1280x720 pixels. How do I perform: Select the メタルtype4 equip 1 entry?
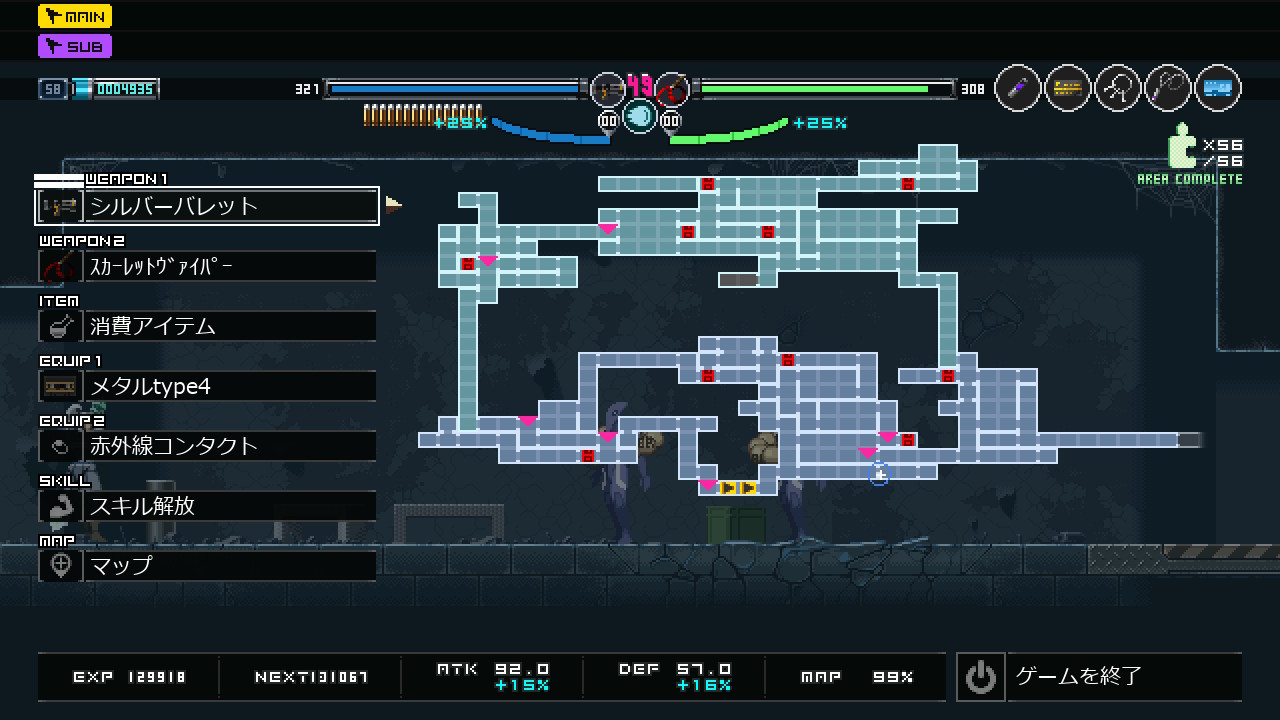coord(207,386)
